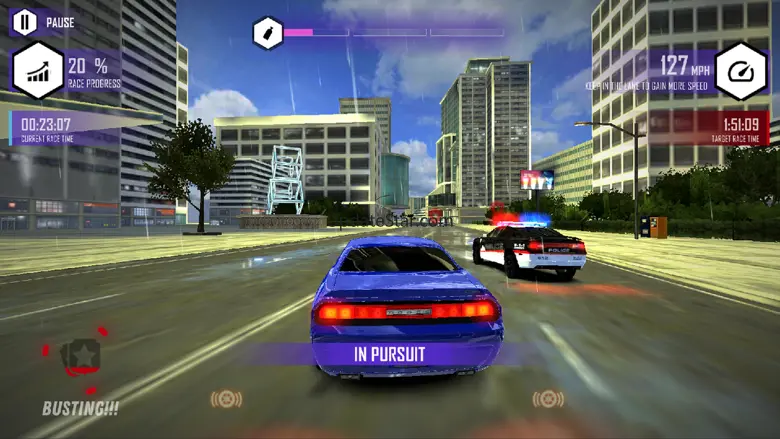Tap the left brake icon
Image resolution: width=780 pixels, height=439 pixels.
coord(227,399)
